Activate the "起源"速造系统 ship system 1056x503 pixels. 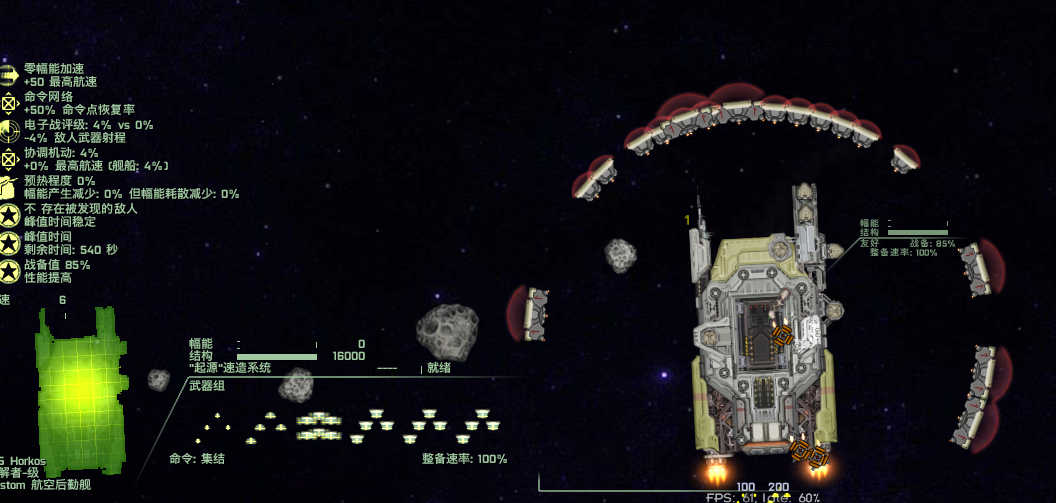[229, 367]
